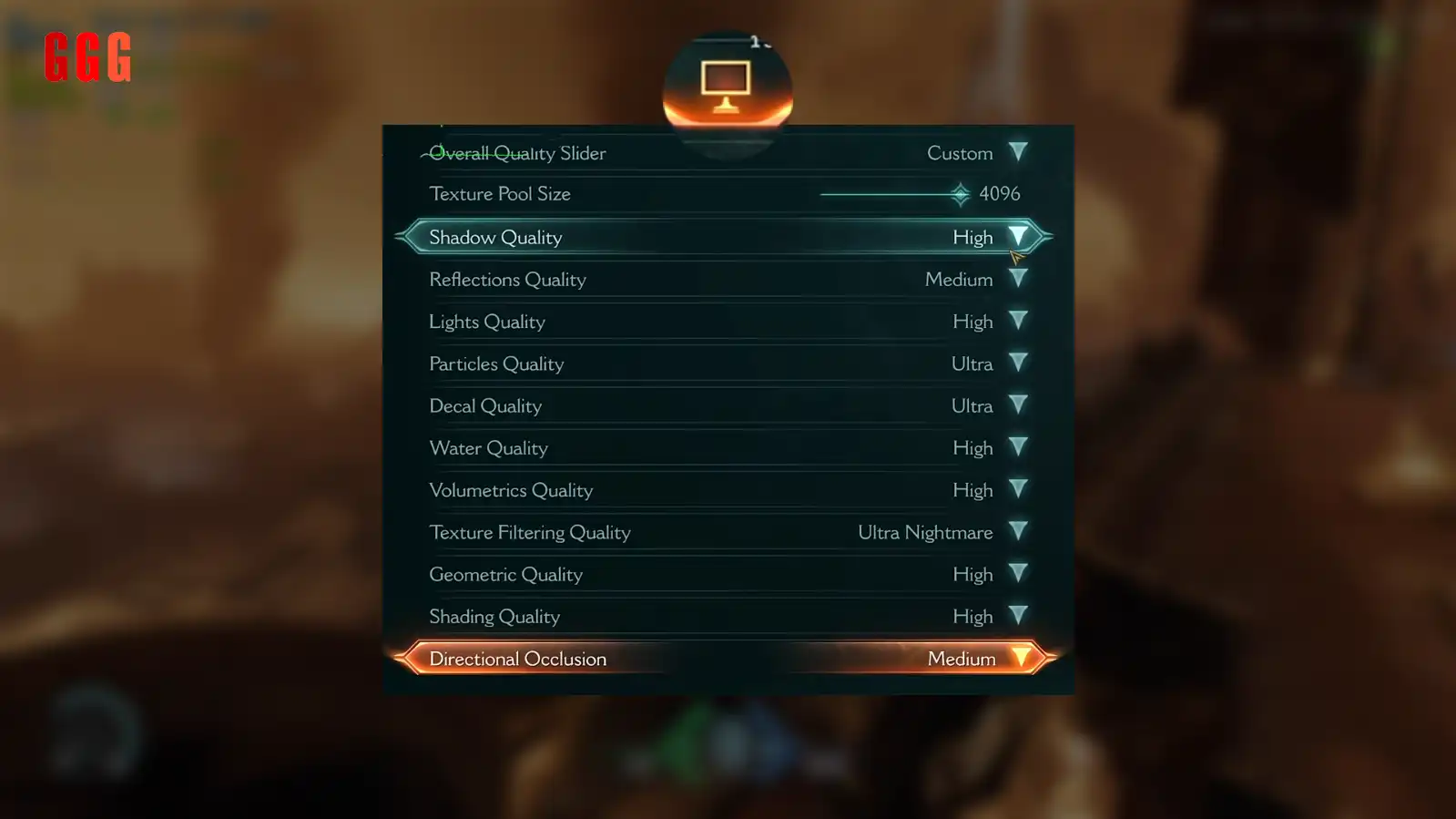The image size is (1456, 819).
Task: Expand the Directional Occlusion dropdown
Action: [1021, 659]
